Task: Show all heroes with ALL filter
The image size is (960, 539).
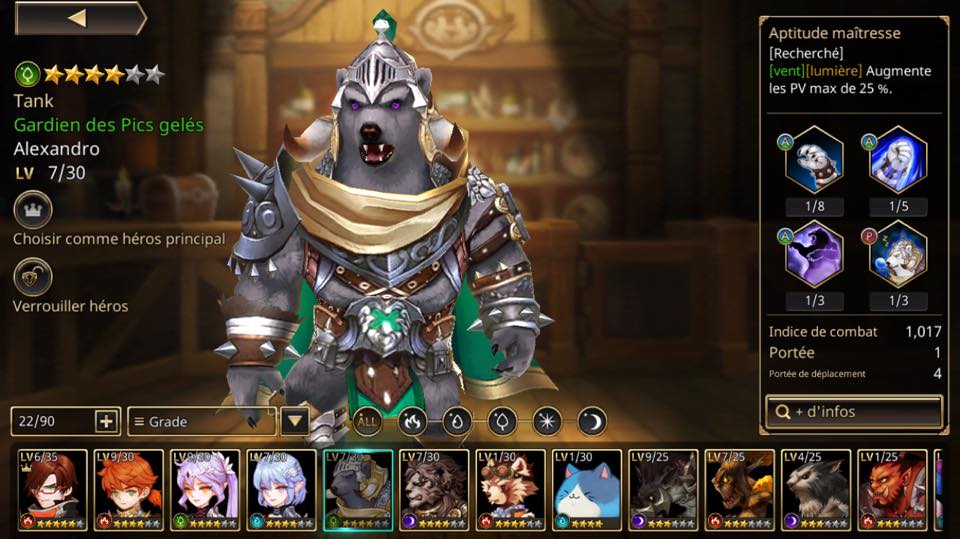Action: click(x=367, y=421)
